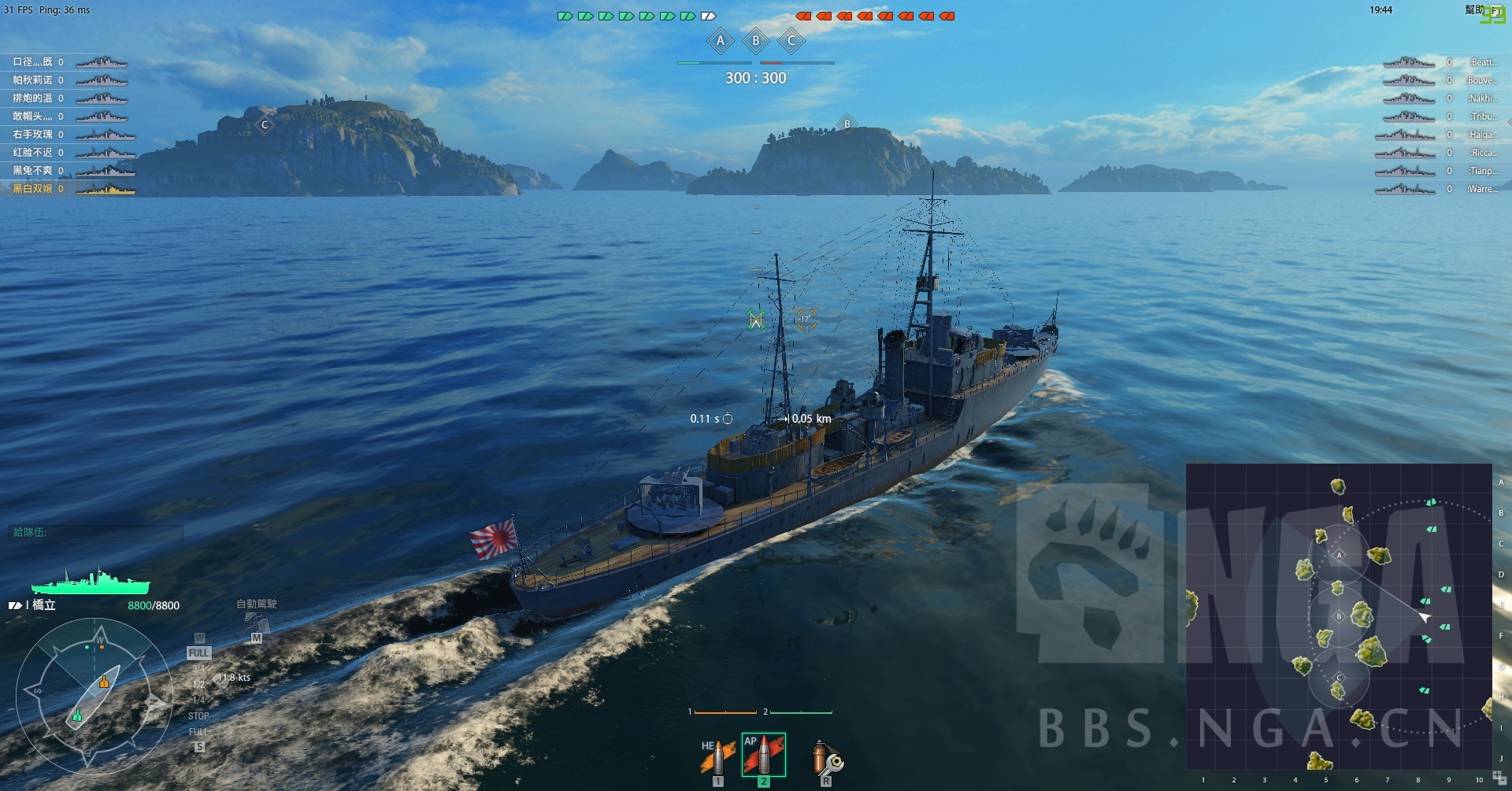Click the Warre ship silhouette icon
The width and height of the screenshot is (1512, 791).
click(1406, 189)
